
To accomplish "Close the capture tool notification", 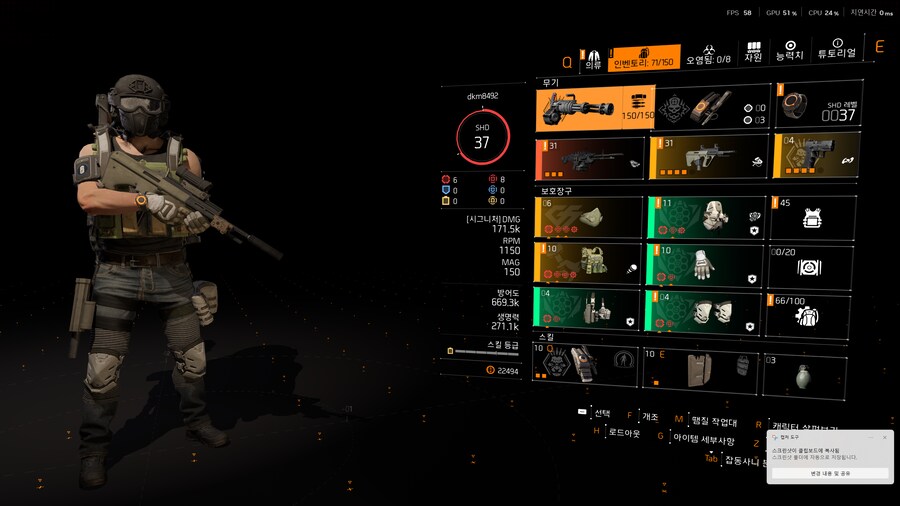I will tap(884, 437).
